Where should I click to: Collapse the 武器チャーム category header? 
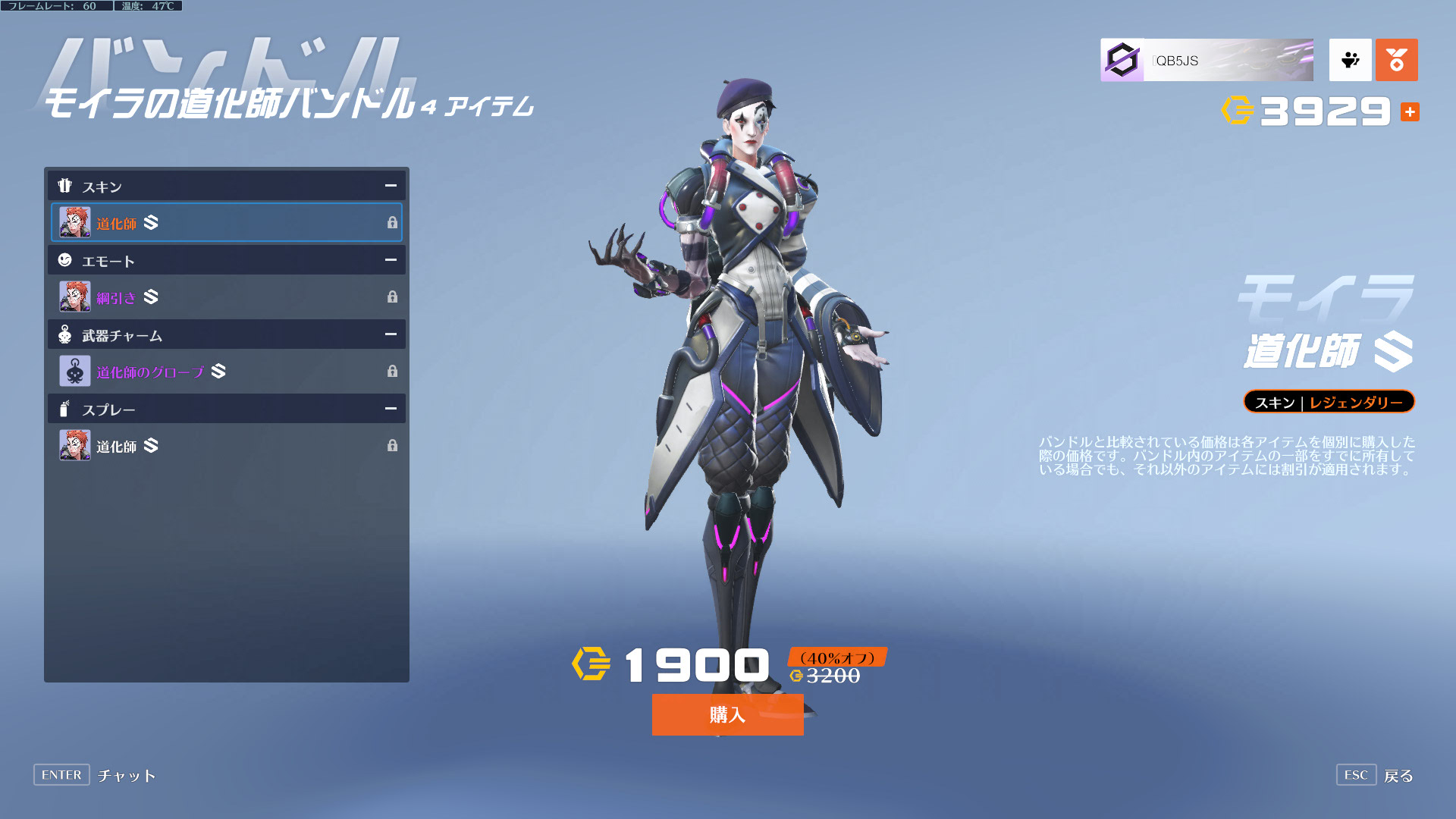click(x=391, y=334)
